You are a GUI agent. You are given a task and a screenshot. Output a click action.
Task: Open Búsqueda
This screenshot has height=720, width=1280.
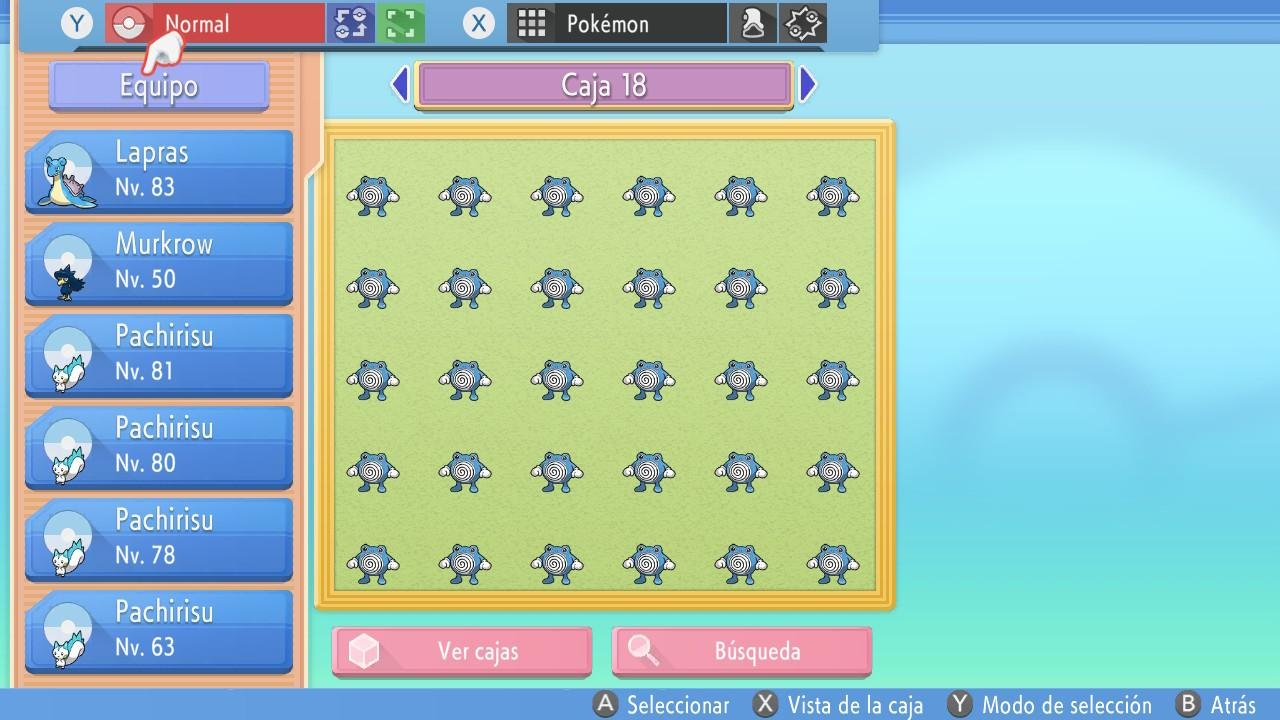click(741, 651)
